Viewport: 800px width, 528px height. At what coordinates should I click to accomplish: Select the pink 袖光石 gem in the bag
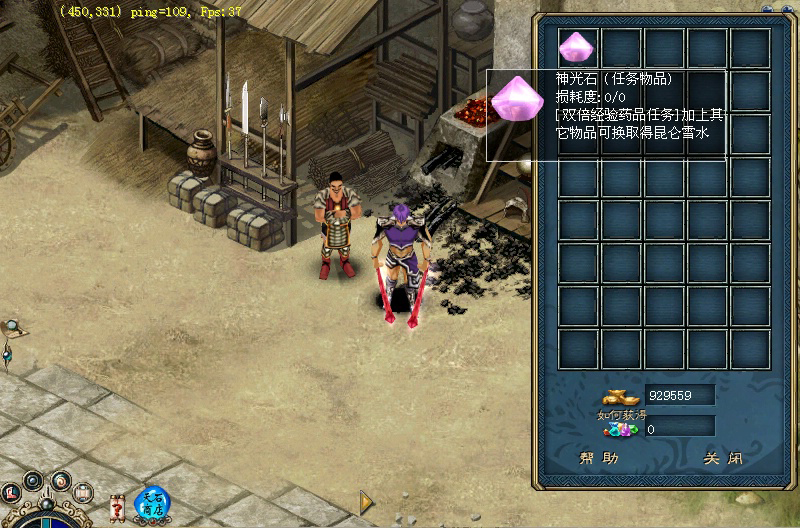(577, 47)
